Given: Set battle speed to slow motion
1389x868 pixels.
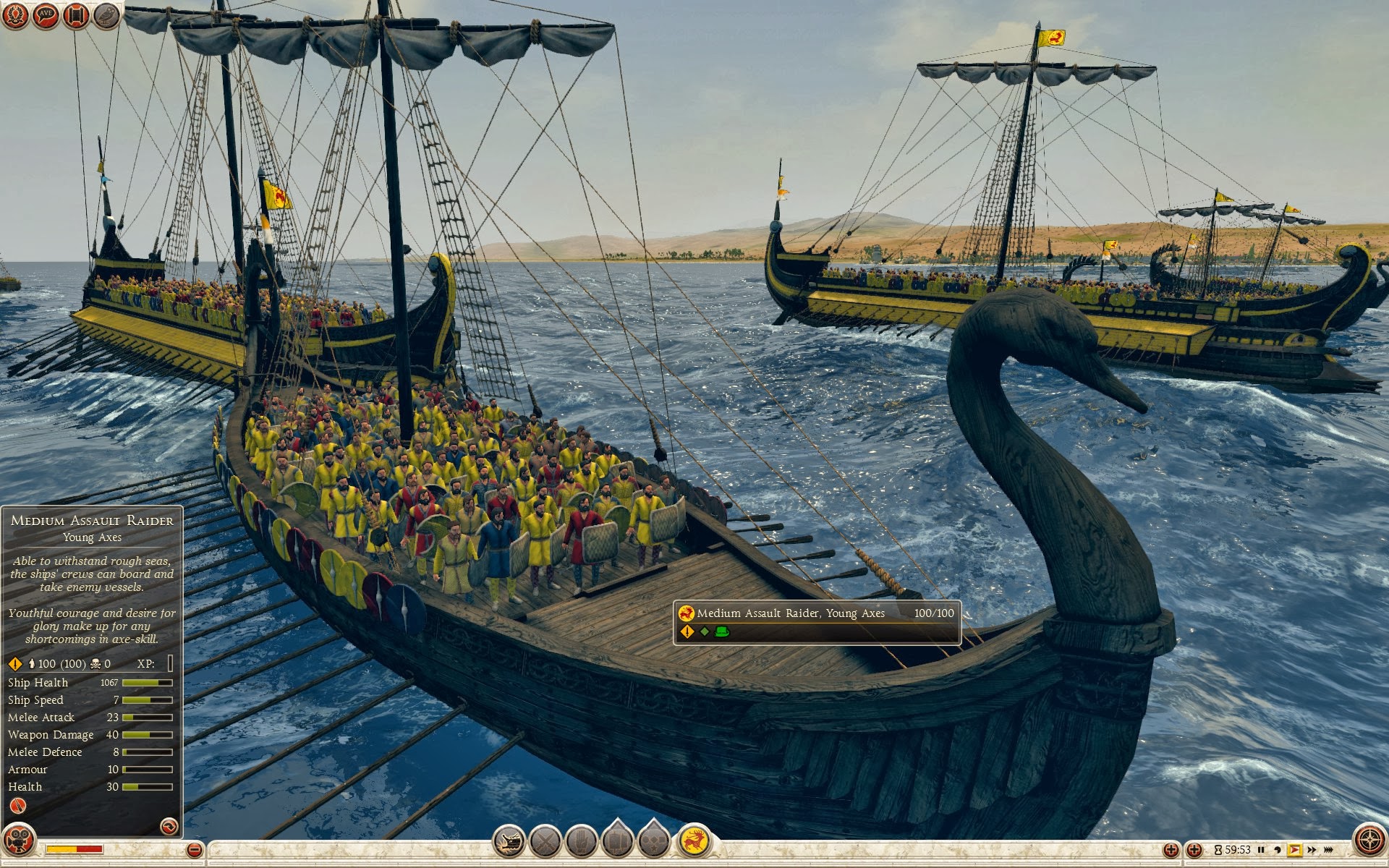Looking at the screenshot, I should pos(1278,850).
